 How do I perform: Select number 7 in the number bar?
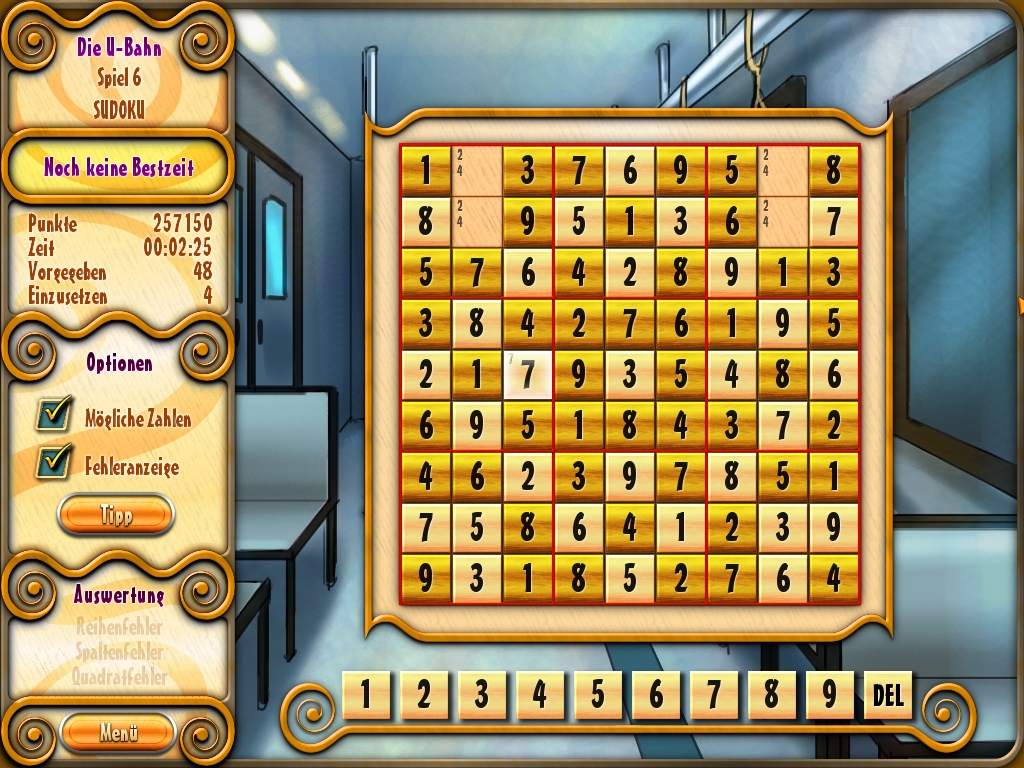[714, 695]
